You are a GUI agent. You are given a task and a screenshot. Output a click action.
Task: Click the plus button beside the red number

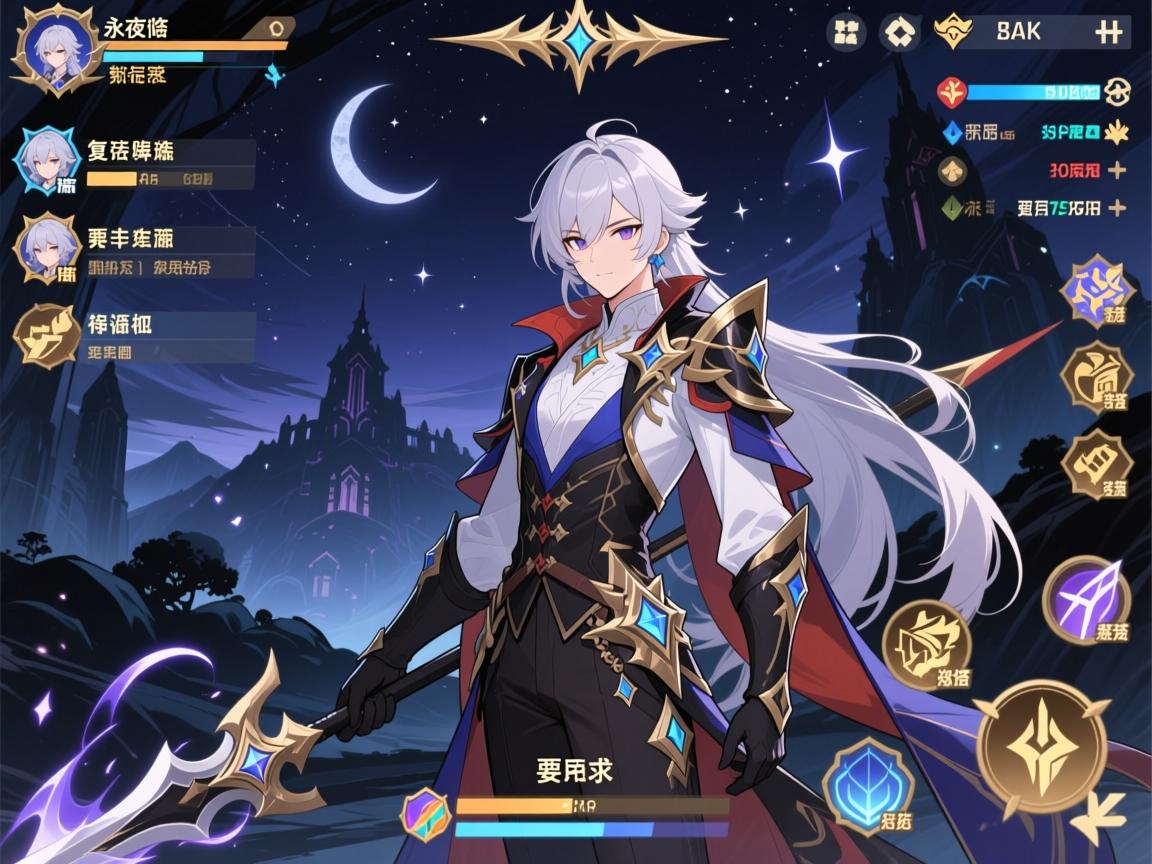1117,170
